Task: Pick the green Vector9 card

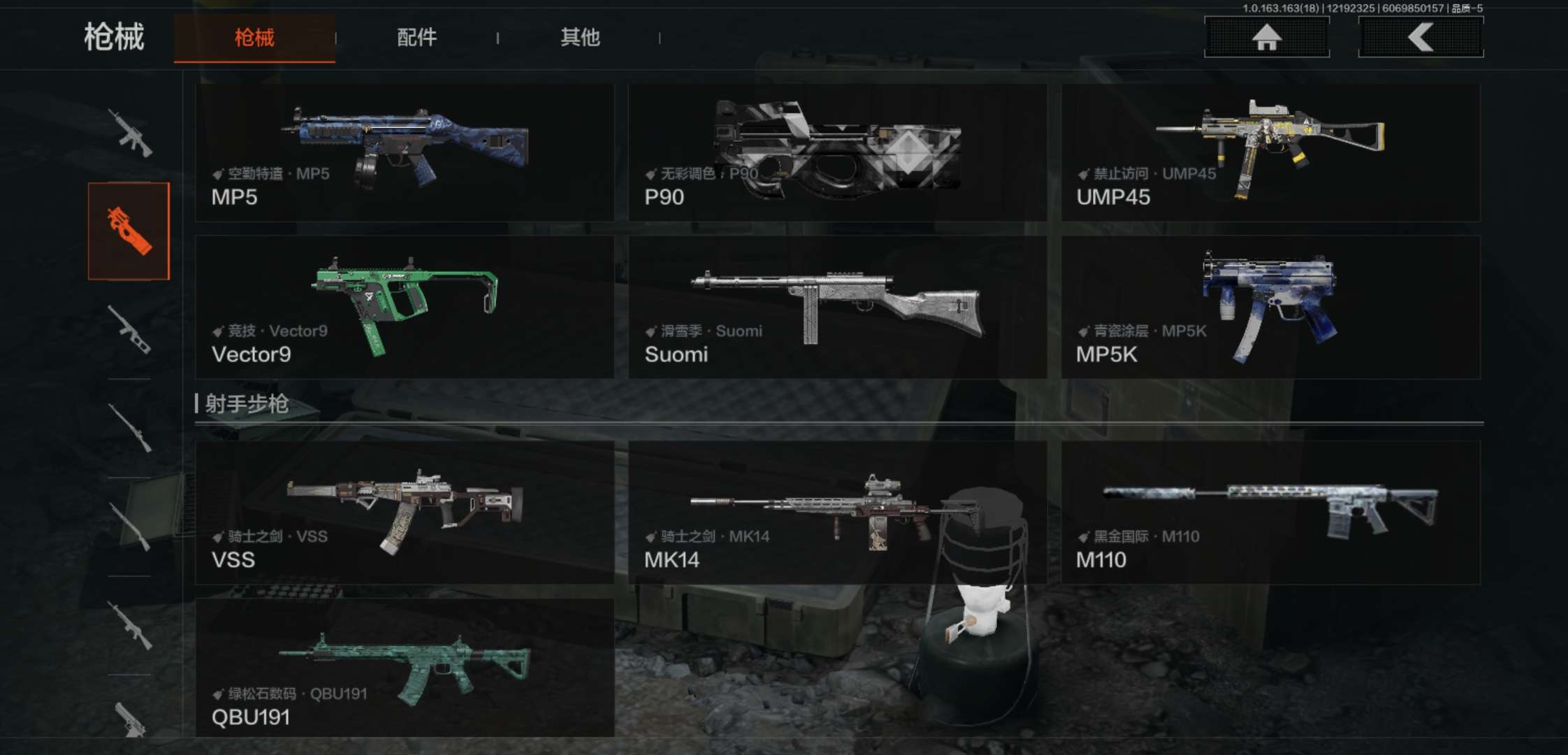Action: (405, 308)
